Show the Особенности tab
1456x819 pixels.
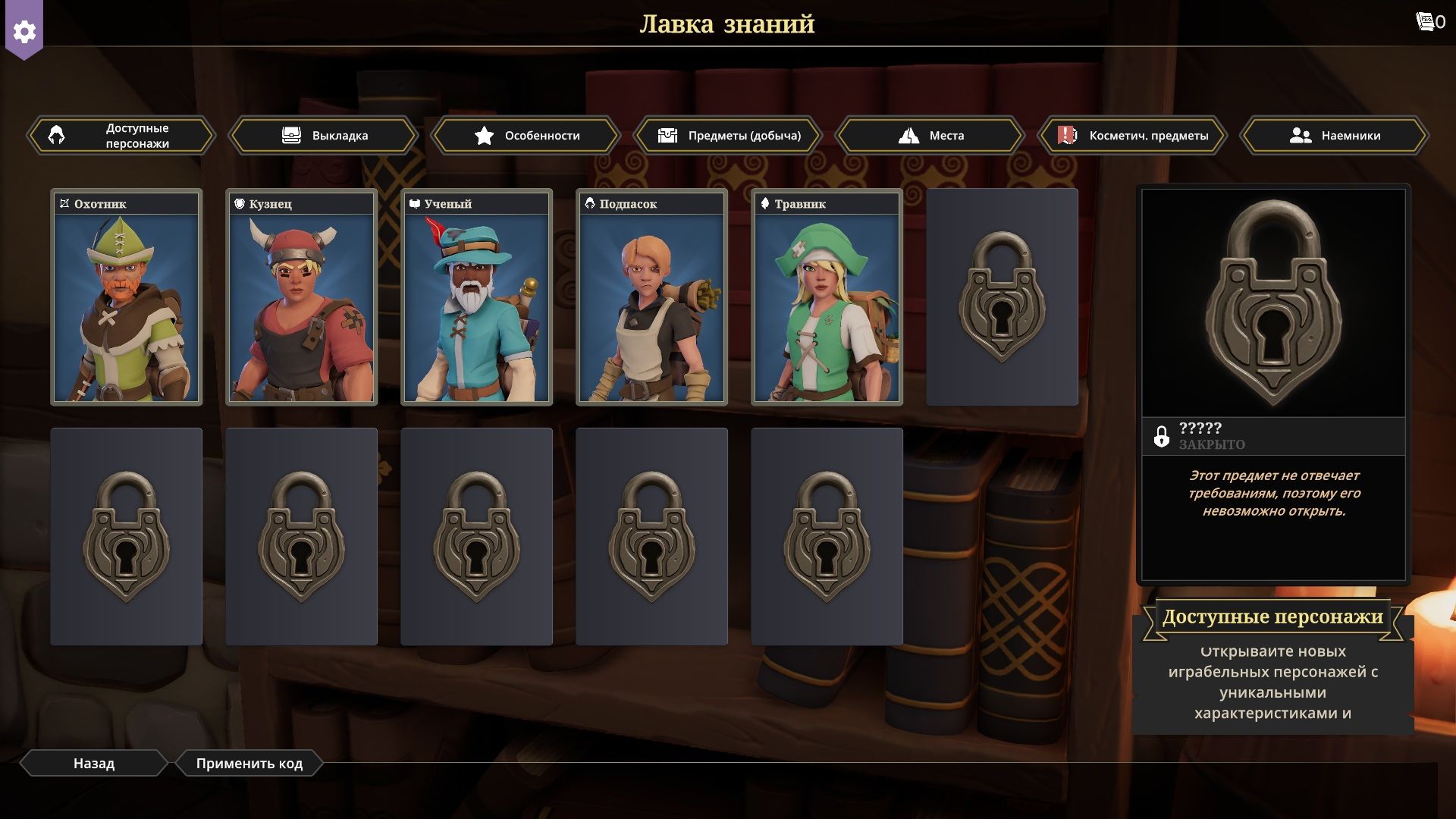click(x=526, y=136)
